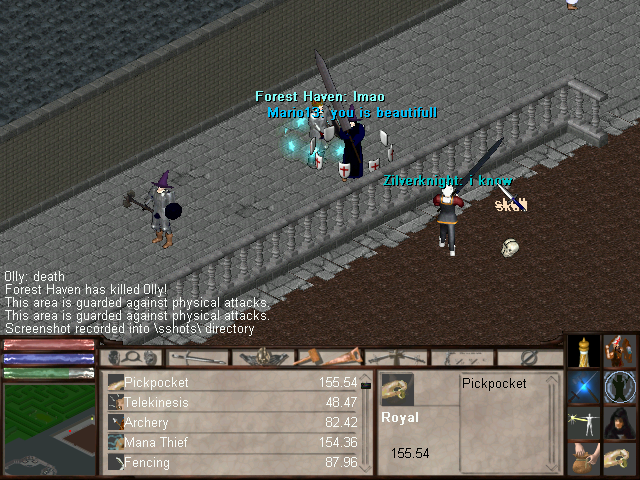Switch to the hammer and saw crafting category

329,357
